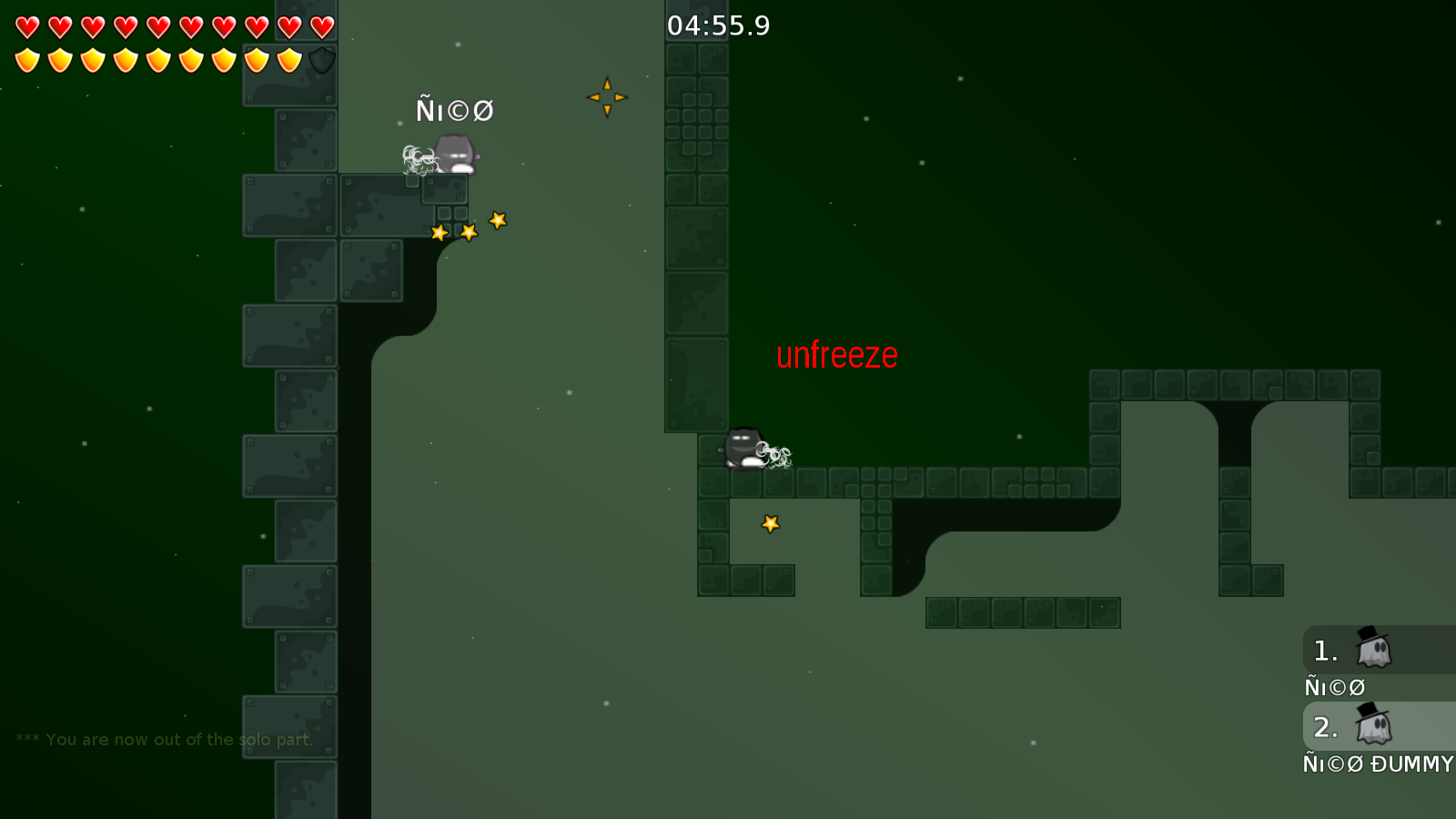Select the last red heart on the HUD
The image size is (1456, 819).
(x=320, y=25)
